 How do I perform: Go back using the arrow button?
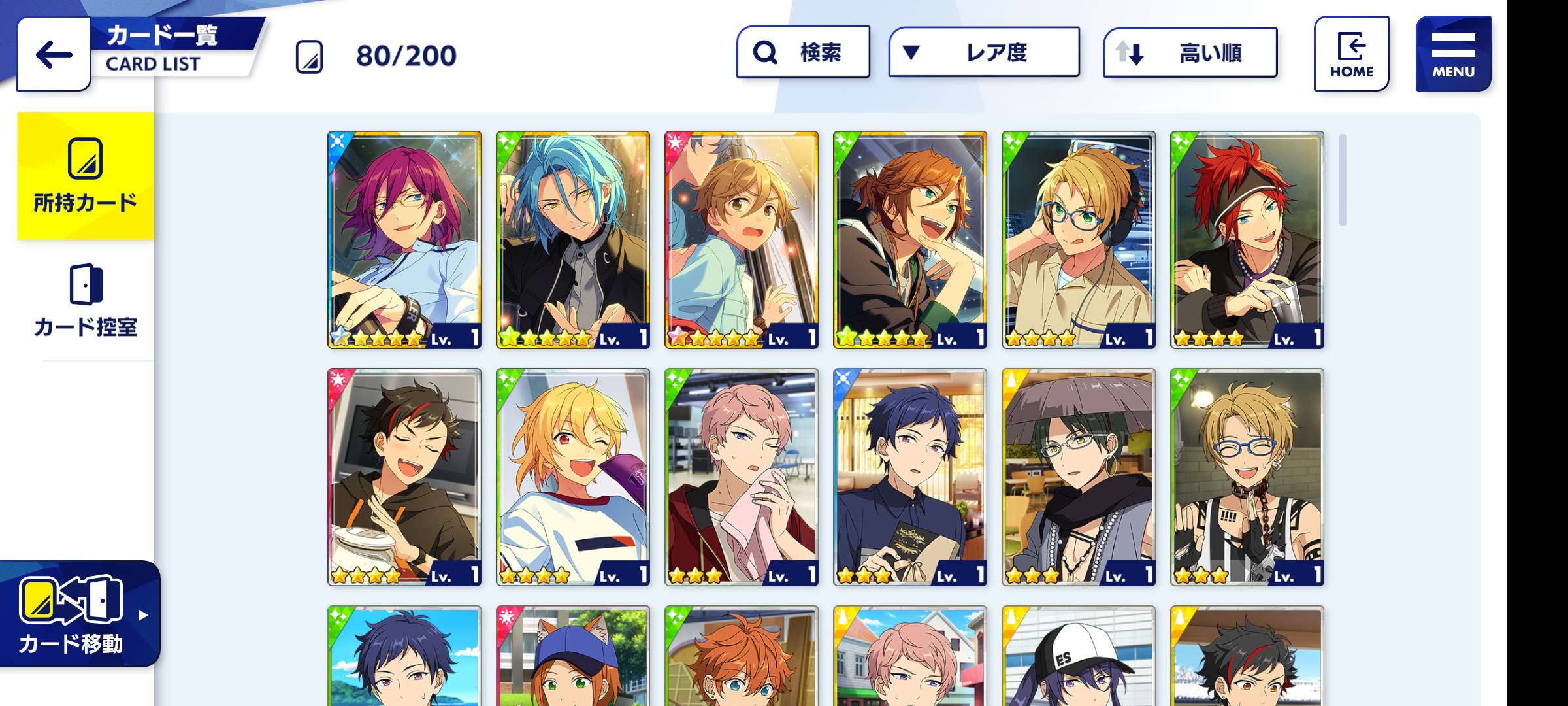(54, 54)
